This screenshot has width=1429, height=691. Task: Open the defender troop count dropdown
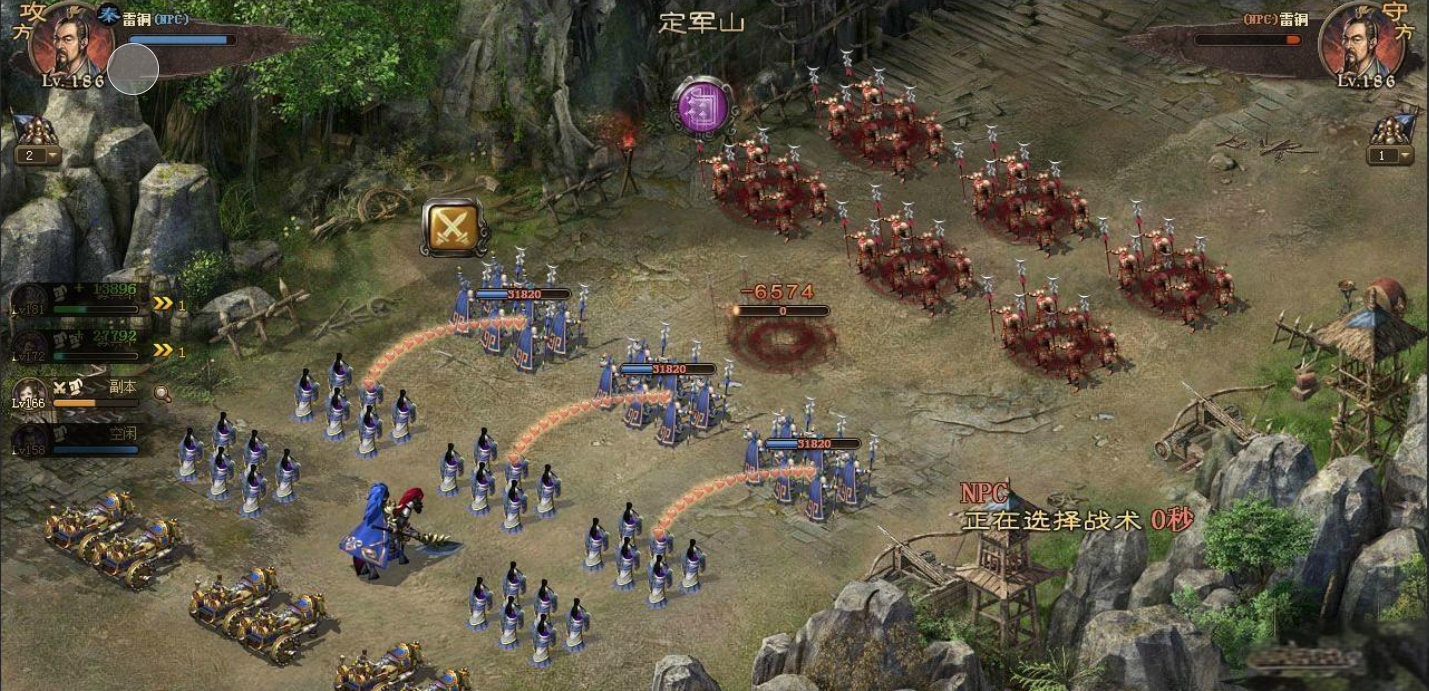pos(1390,155)
